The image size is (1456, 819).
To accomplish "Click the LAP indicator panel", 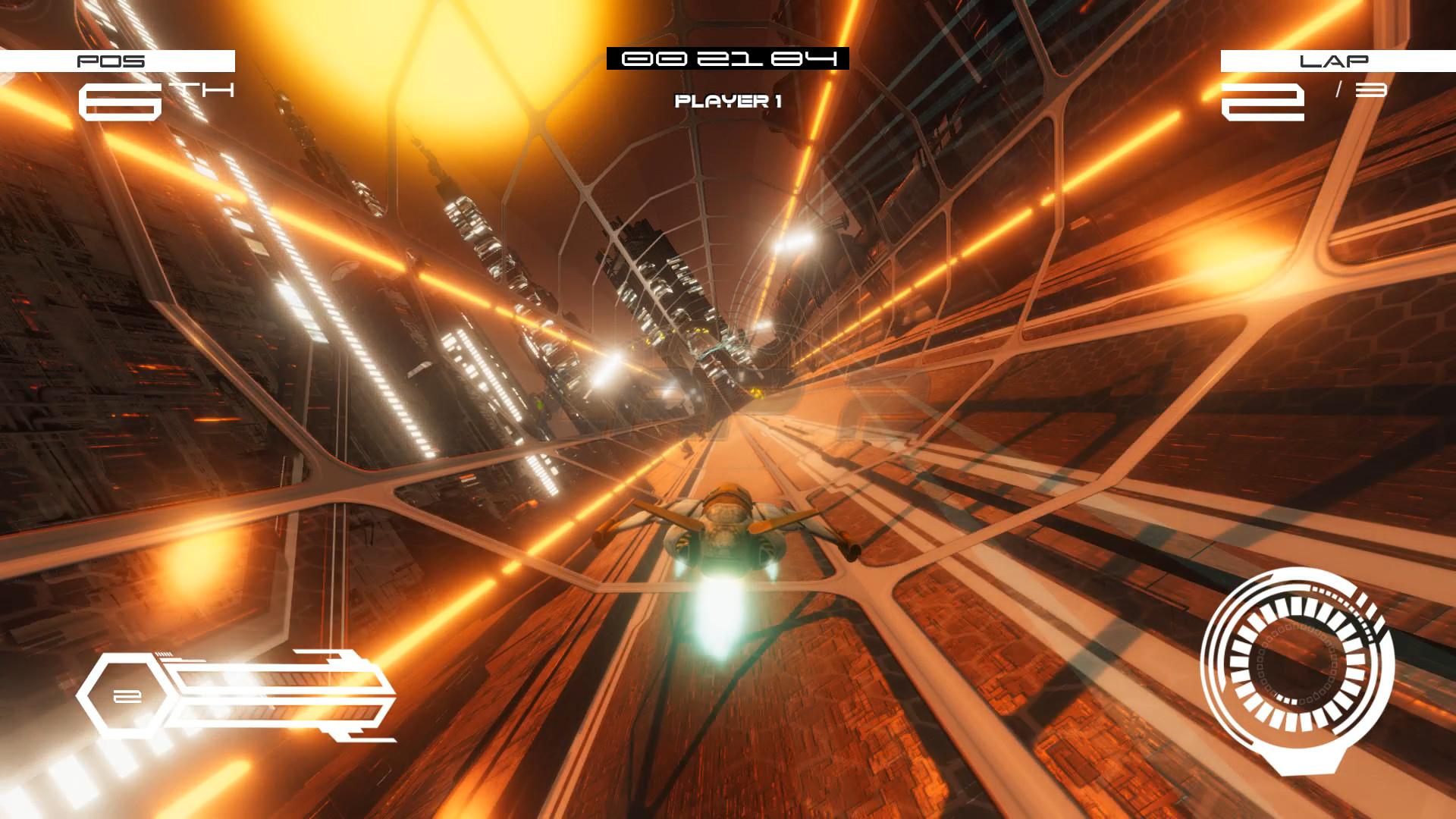I will coord(1335,62).
